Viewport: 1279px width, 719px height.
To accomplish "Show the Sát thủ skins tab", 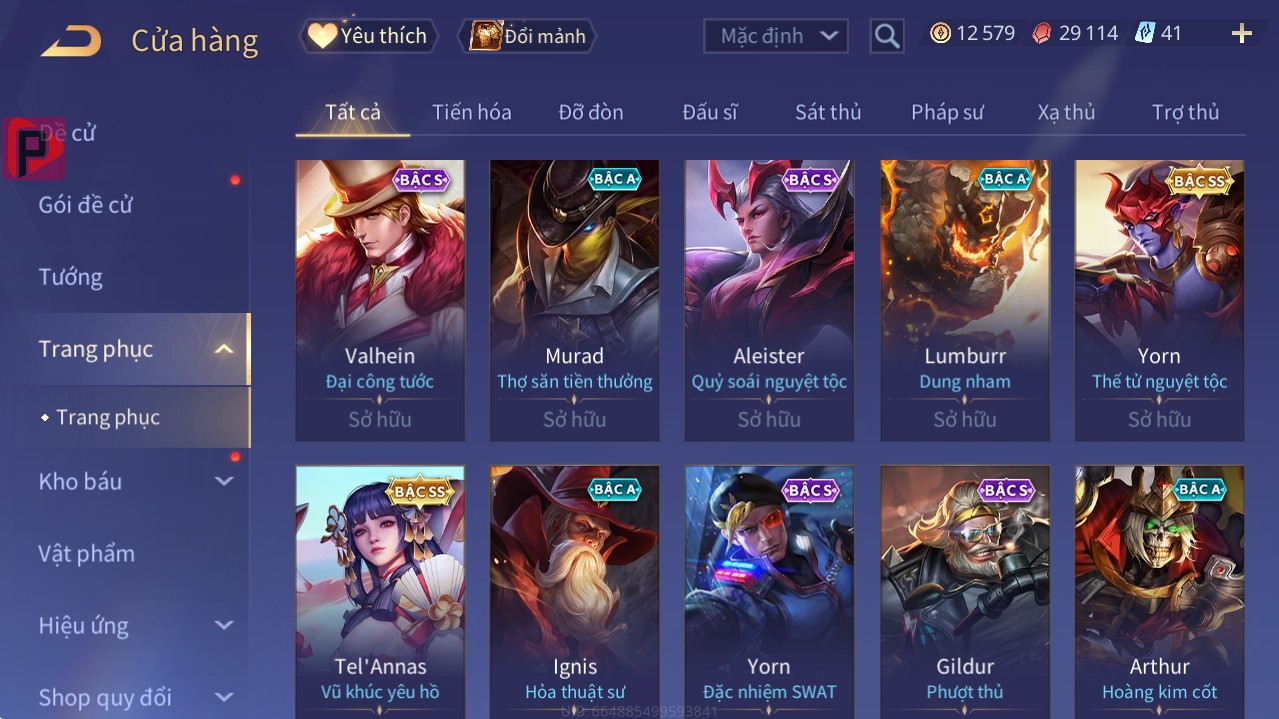I will [x=828, y=112].
